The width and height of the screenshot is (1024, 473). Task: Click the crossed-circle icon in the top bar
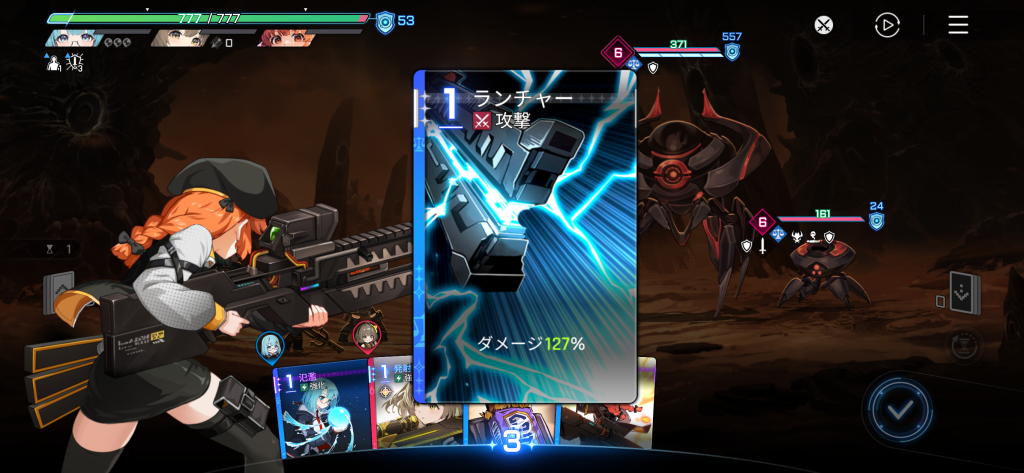click(x=823, y=26)
